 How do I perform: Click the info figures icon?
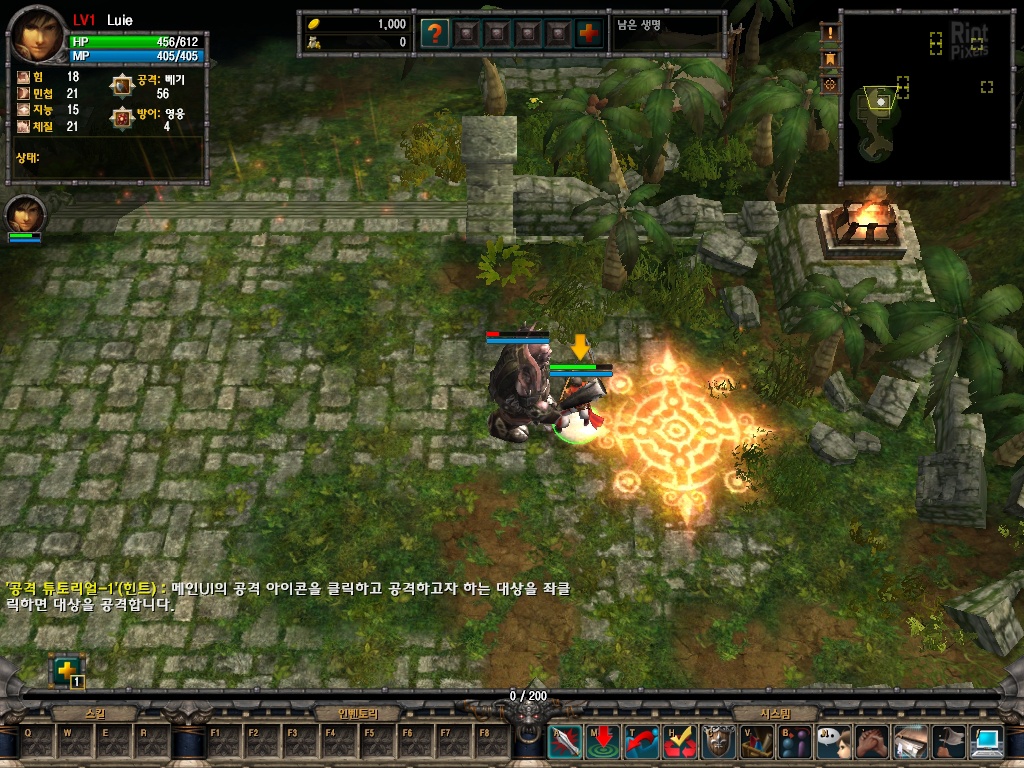pyautogui.click(x=795, y=742)
